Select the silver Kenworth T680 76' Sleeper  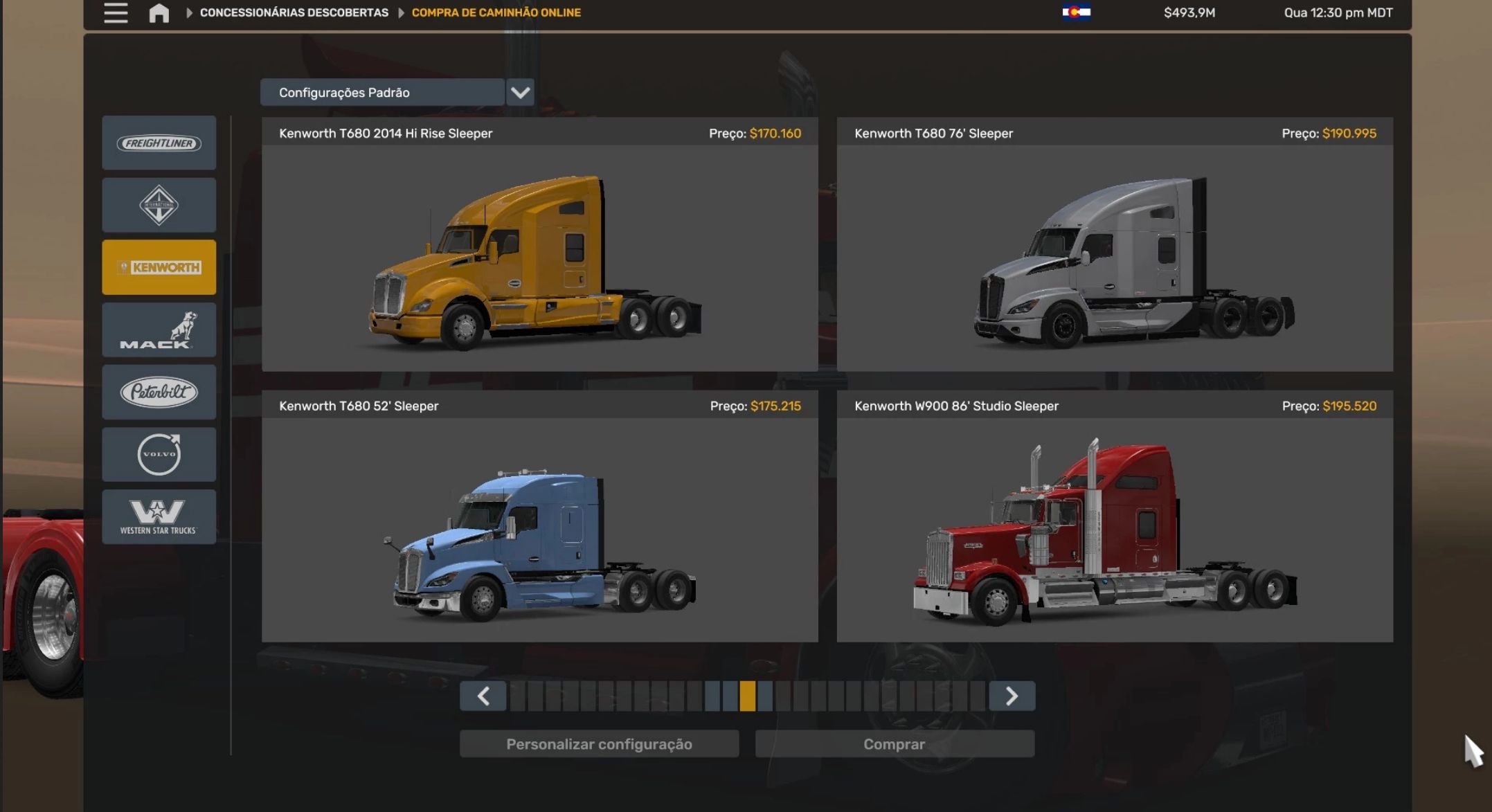click(x=1114, y=256)
